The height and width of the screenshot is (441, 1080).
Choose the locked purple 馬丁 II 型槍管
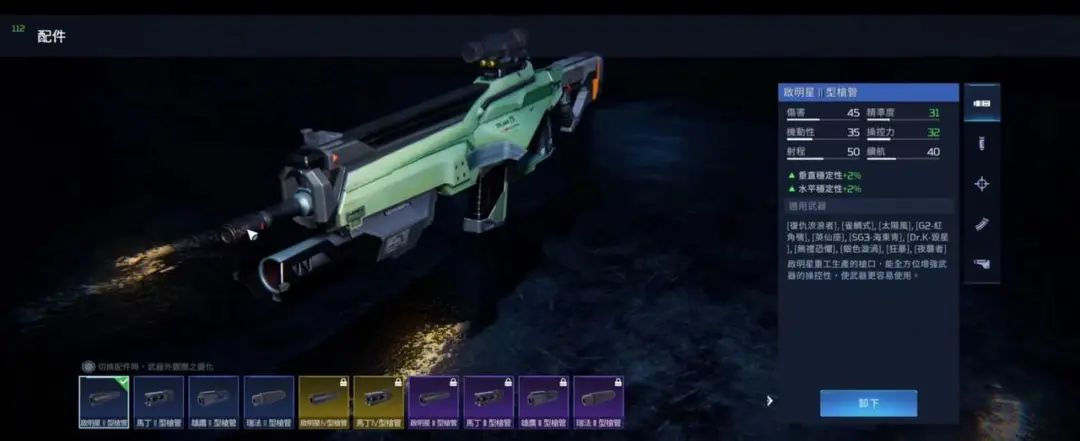point(489,401)
